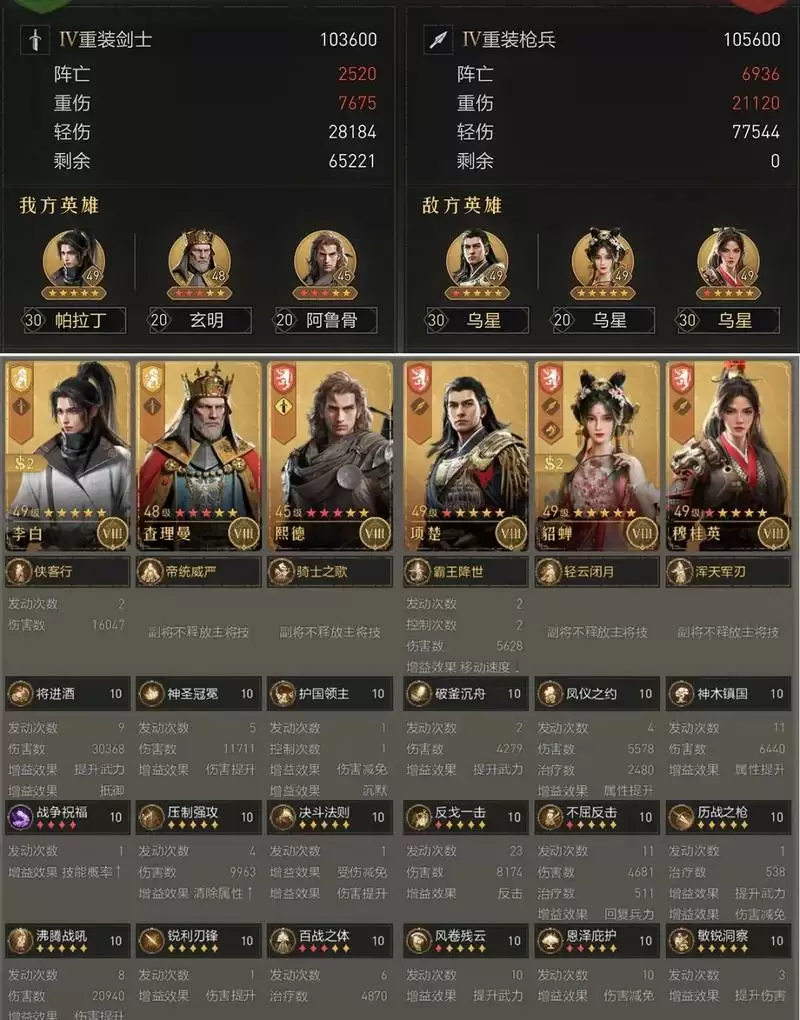View the 将进酒 skill row
Image resolution: width=800 pixels, height=1020 pixels.
click(68, 693)
